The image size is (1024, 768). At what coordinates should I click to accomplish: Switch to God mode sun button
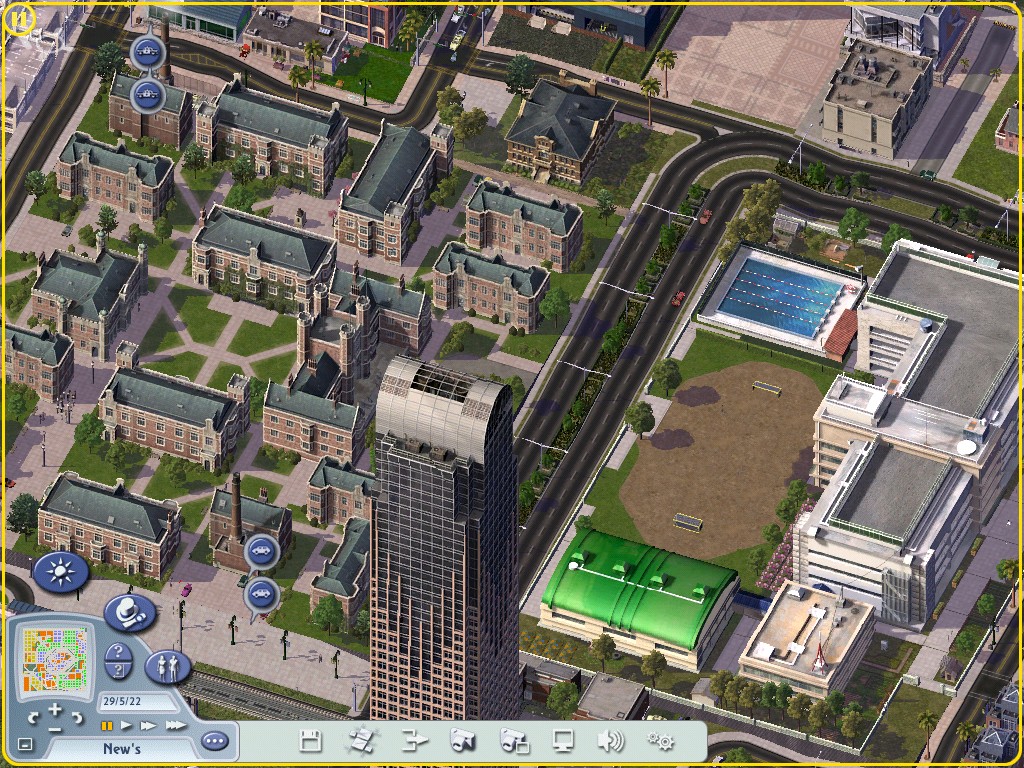pos(61,572)
